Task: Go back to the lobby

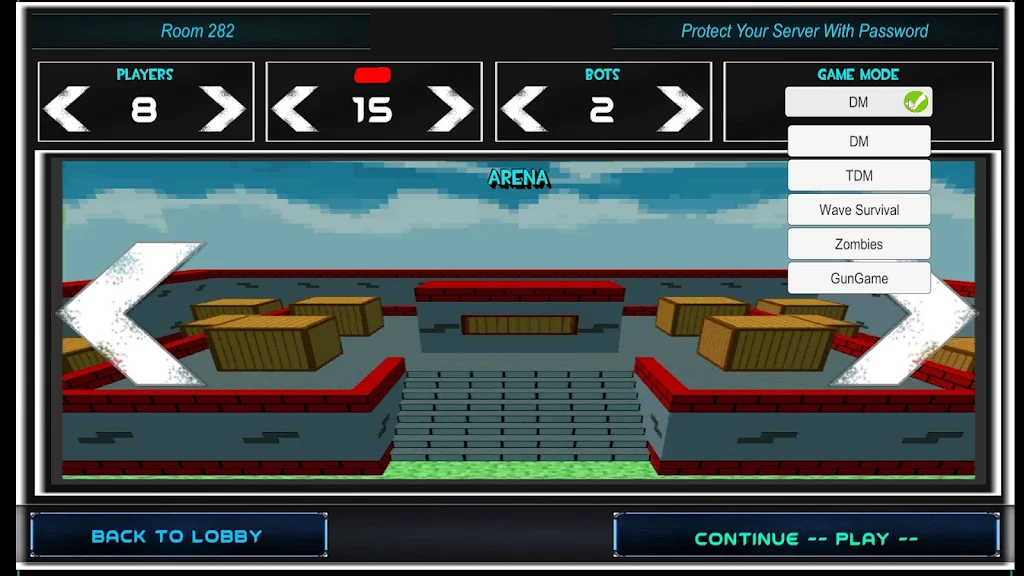Action: tap(178, 536)
